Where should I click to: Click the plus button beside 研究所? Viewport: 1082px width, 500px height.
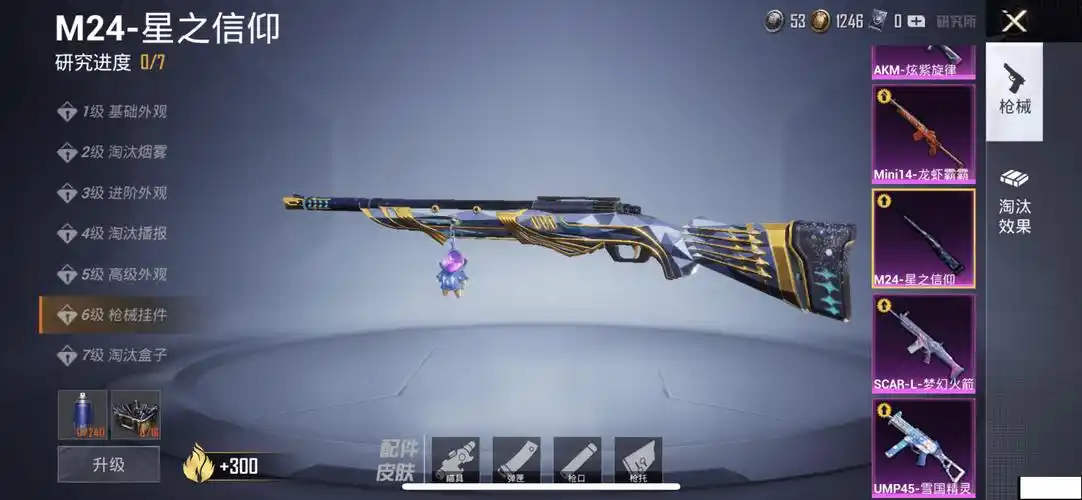tap(918, 21)
